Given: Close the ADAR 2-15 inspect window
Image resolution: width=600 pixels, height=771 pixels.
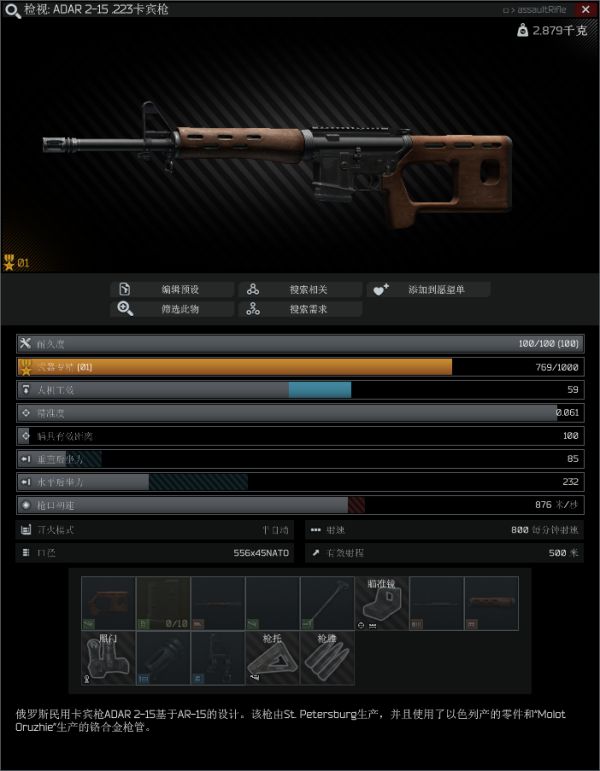Looking at the screenshot, I should pyautogui.click(x=586, y=9).
